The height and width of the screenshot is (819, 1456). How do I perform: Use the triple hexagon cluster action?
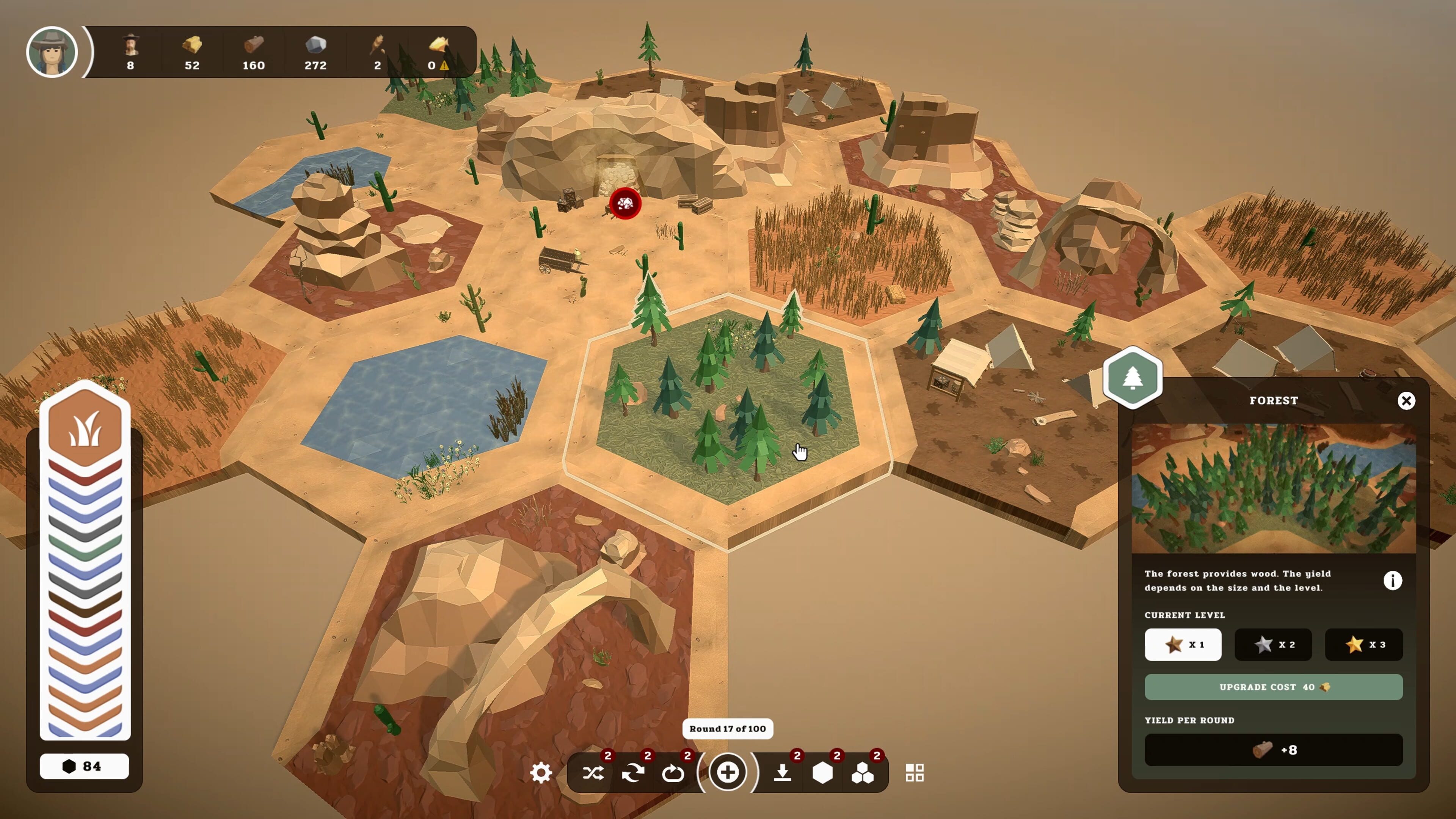[863, 773]
